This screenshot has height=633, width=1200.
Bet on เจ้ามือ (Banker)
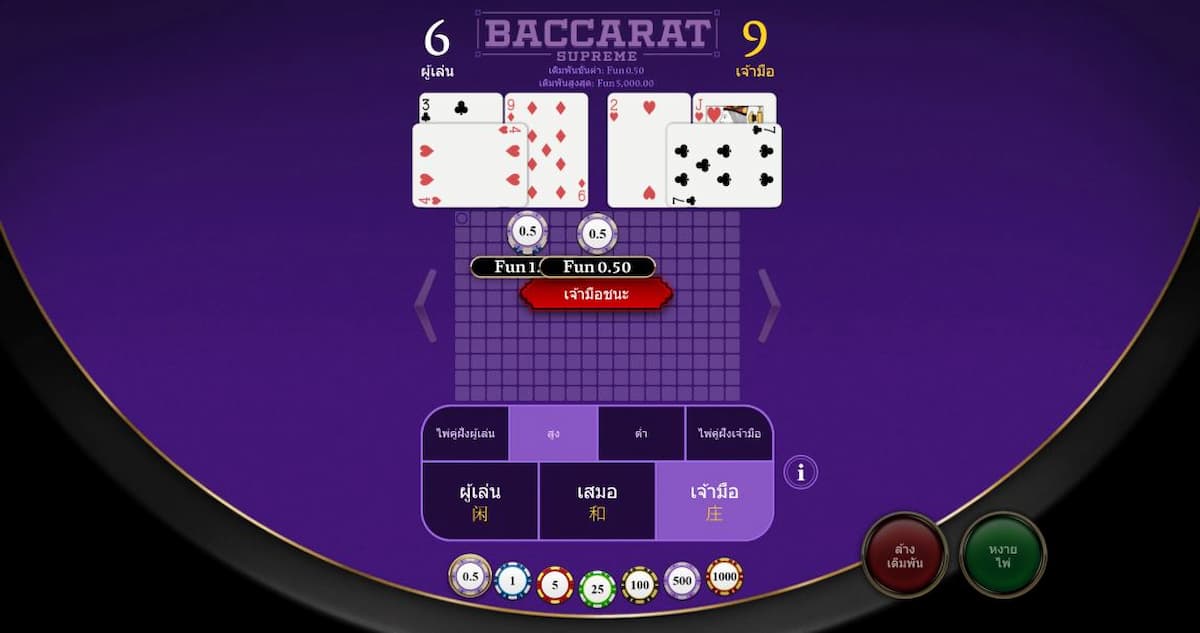tap(714, 501)
